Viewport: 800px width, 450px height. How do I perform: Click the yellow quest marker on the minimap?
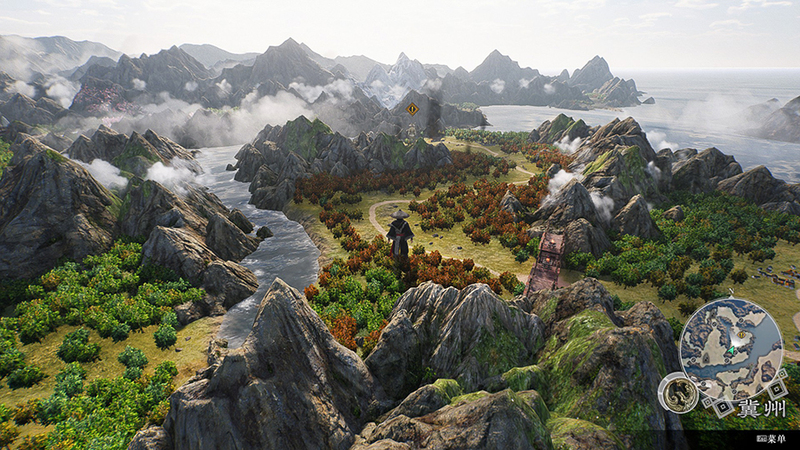[741, 334]
